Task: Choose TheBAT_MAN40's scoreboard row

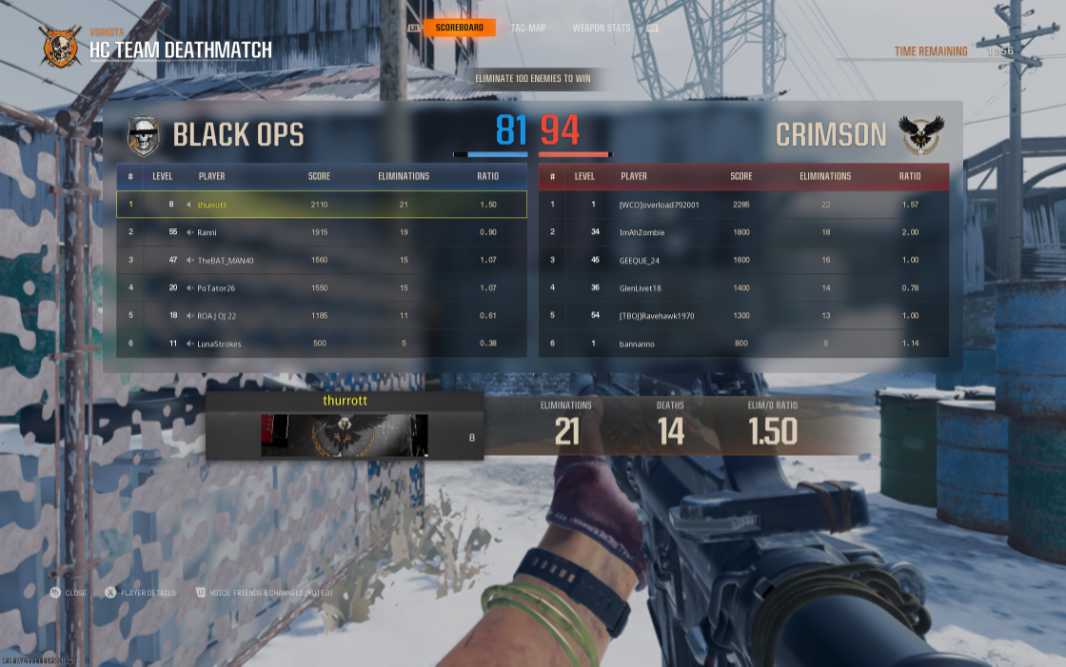Action: pos(321,260)
